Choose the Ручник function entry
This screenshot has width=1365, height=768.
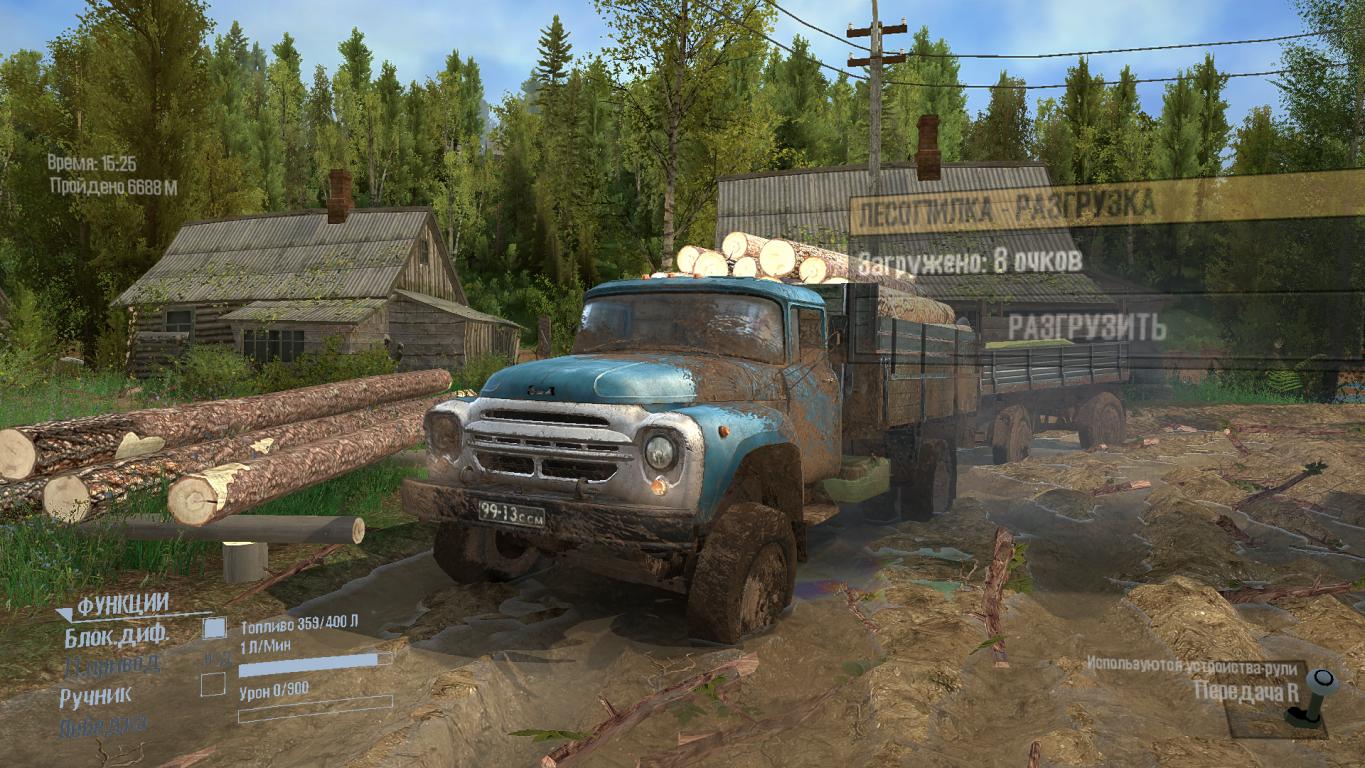pos(95,695)
